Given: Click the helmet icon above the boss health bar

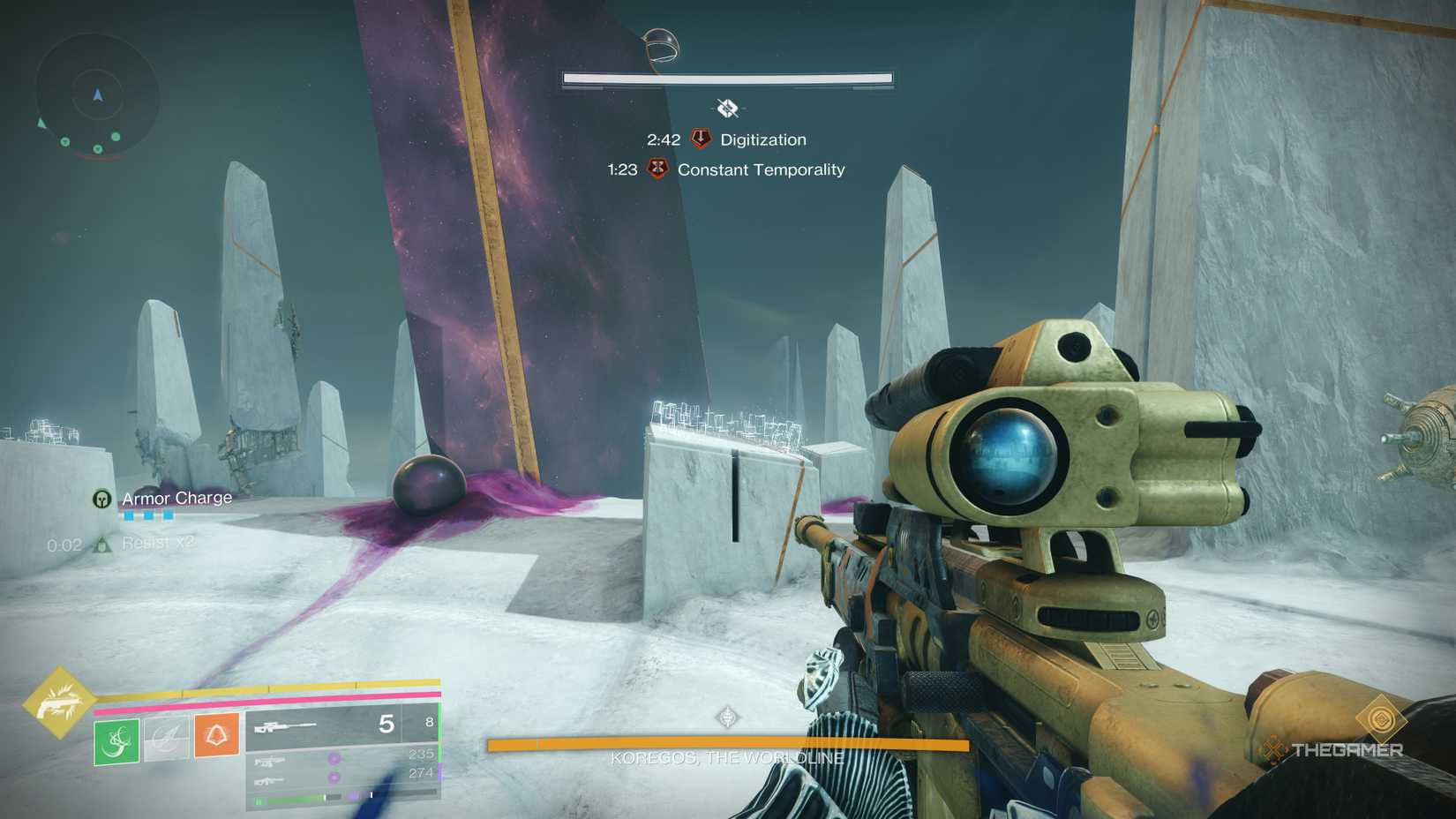Looking at the screenshot, I should (x=662, y=44).
